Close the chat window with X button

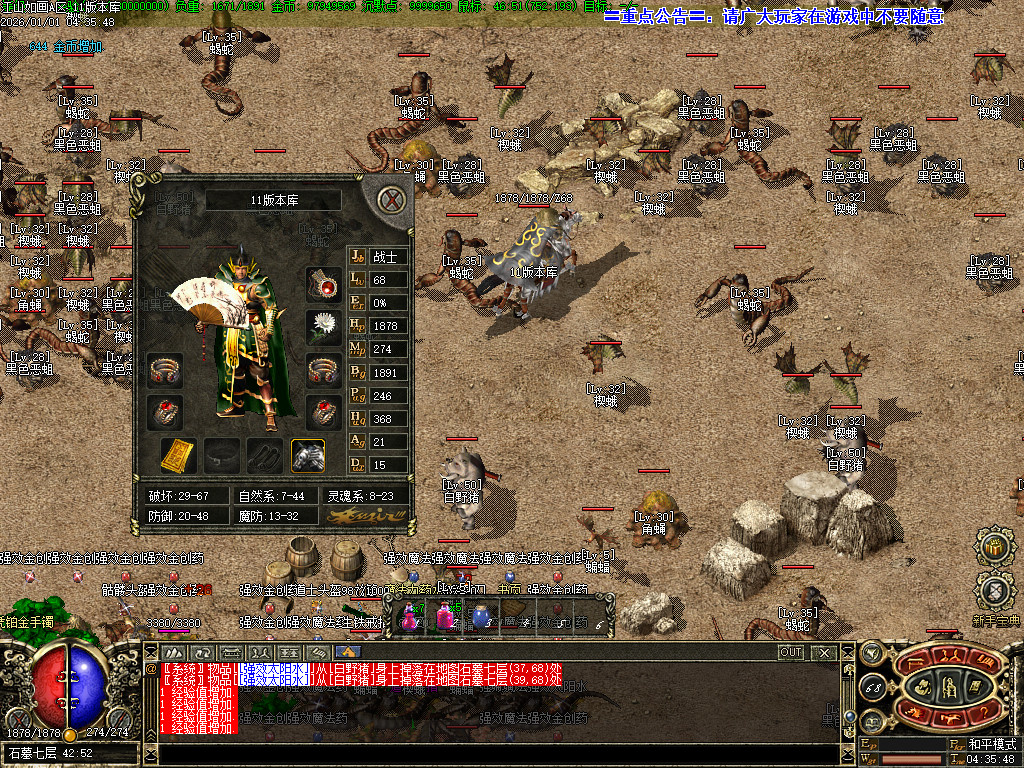tap(824, 652)
